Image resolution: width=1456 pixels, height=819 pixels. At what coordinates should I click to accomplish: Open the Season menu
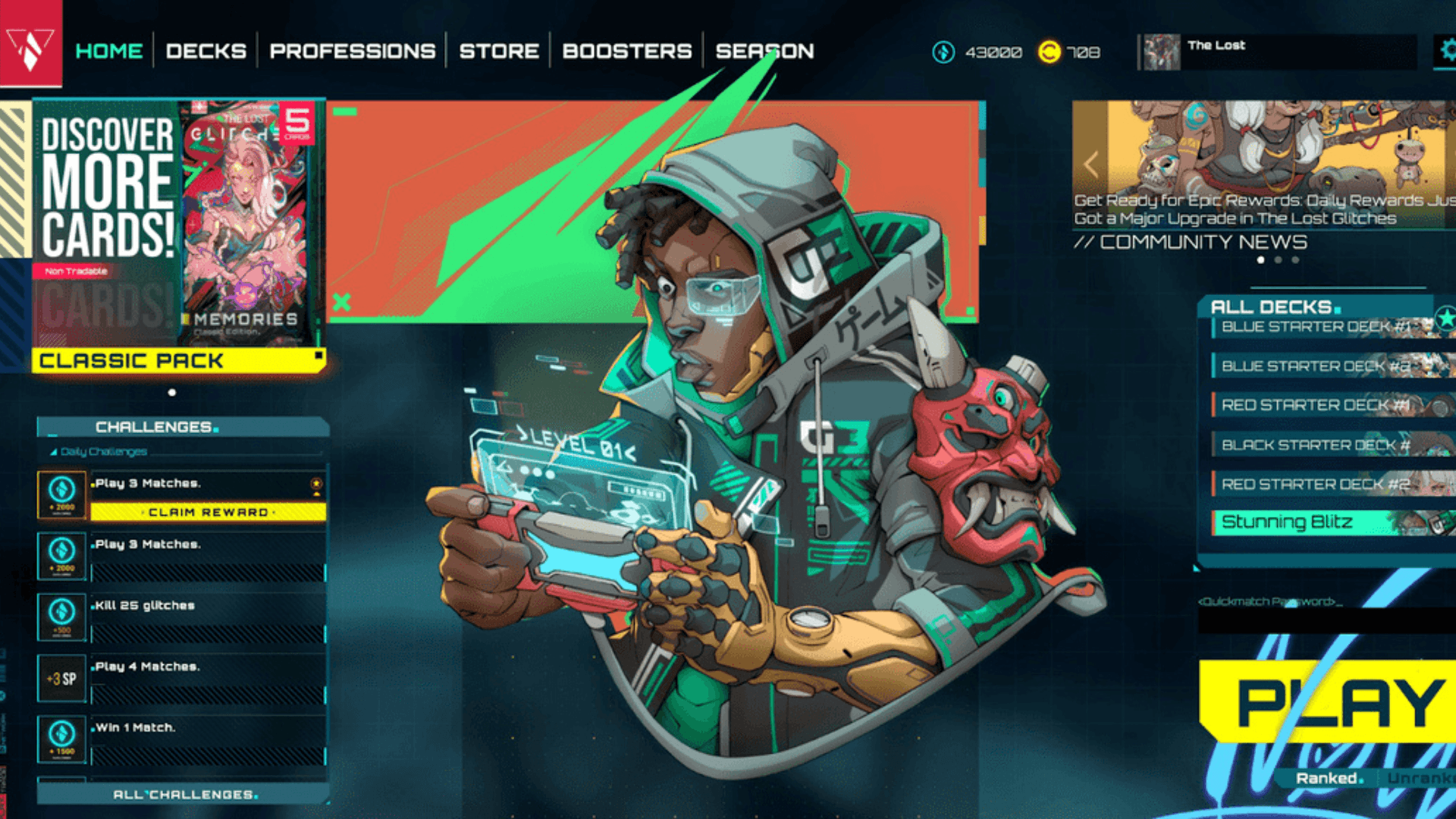(764, 51)
